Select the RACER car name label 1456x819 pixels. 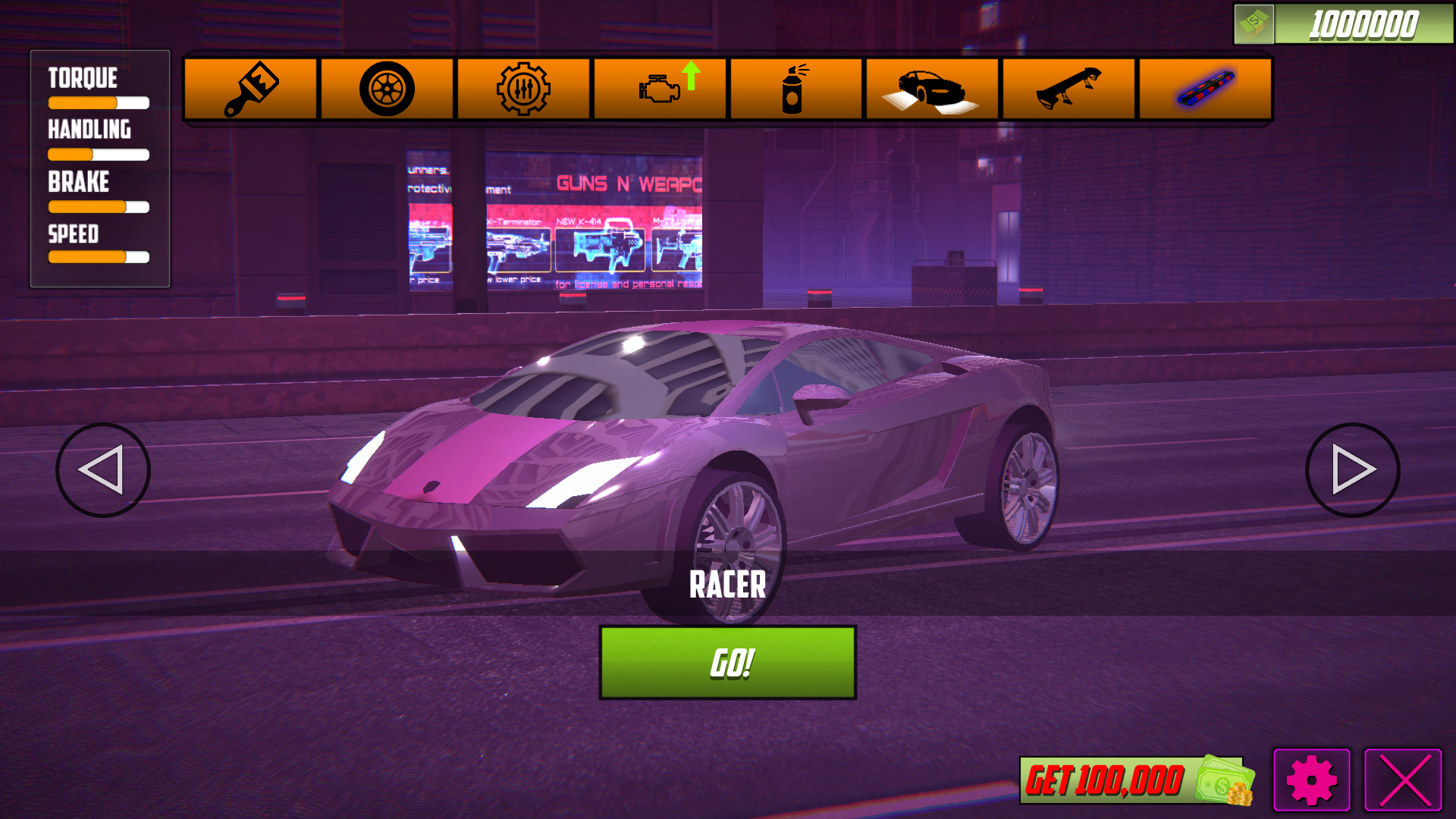(727, 585)
